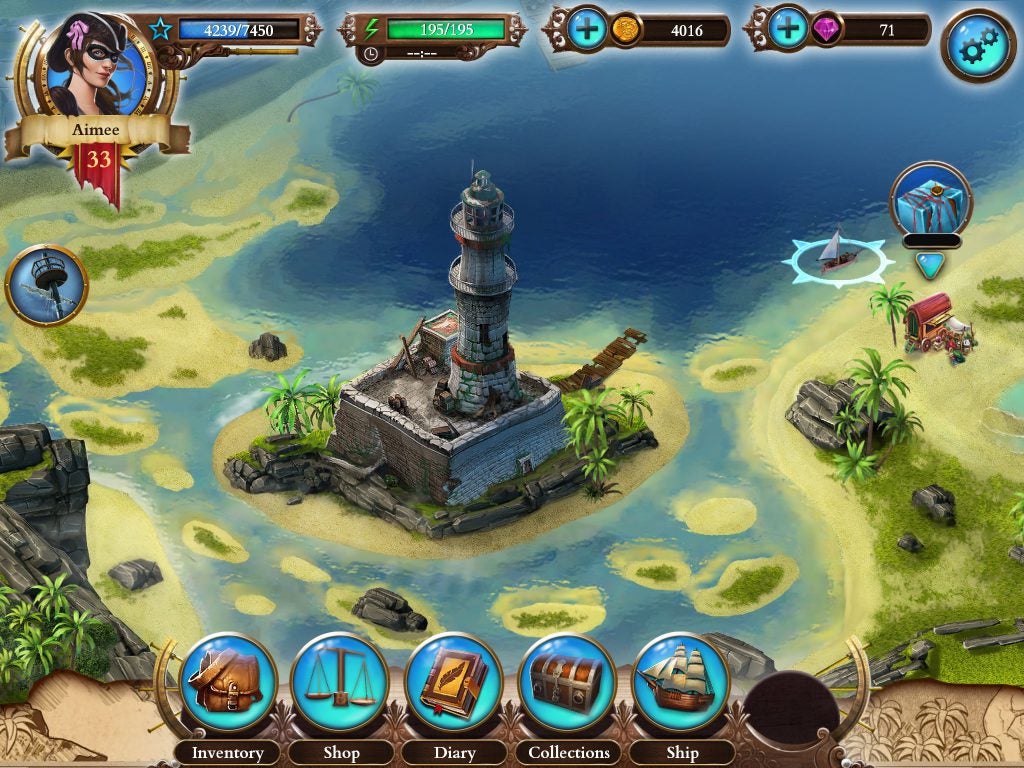This screenshot has height=768, width=1024.
Task: Open Aimee's character portrait
Action: click(x=96, y=65)
